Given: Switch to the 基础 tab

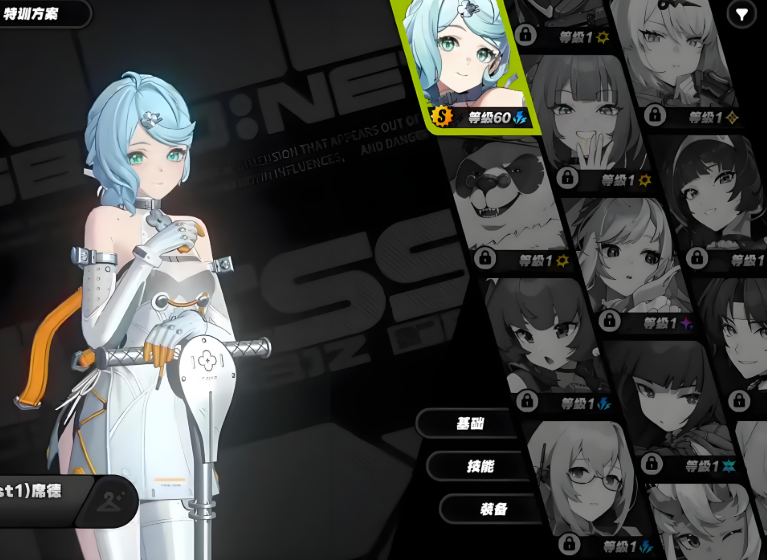Looking at the screenshot, I should click(x=470, y=423).
